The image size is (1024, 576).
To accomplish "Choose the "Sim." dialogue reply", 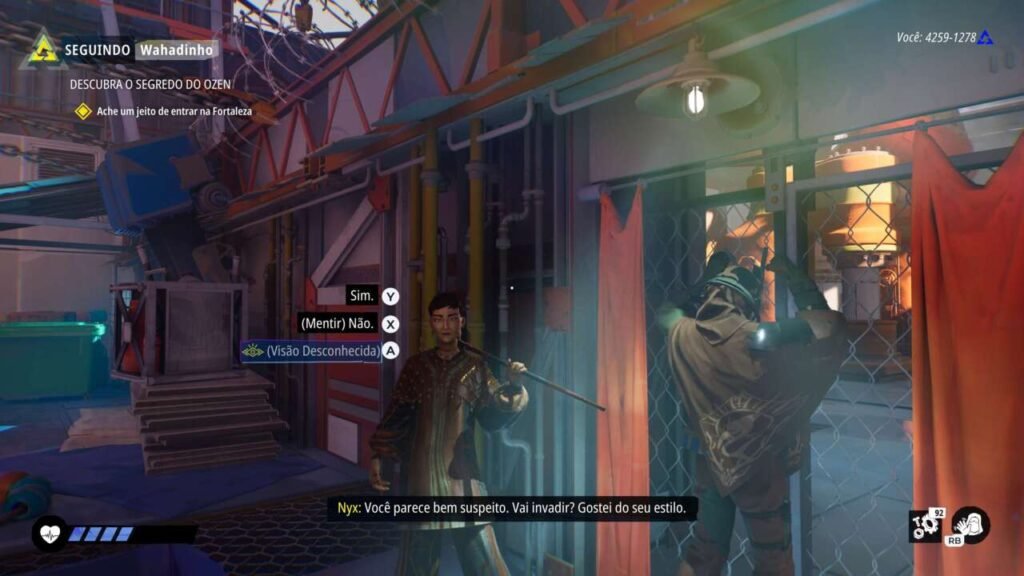I will (x=361, y=296).
